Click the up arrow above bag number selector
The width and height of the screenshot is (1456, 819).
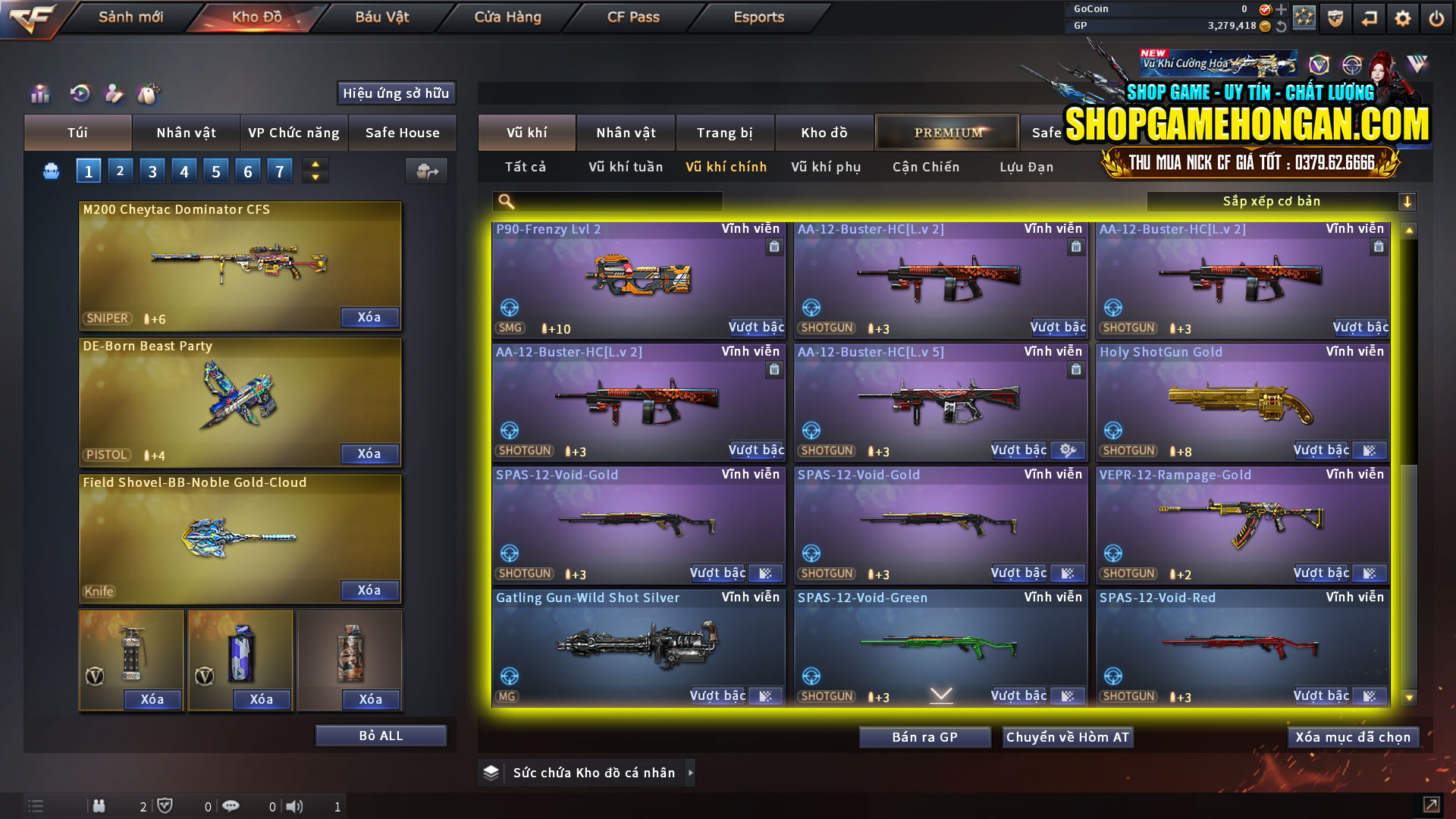[x=315, y=165]
